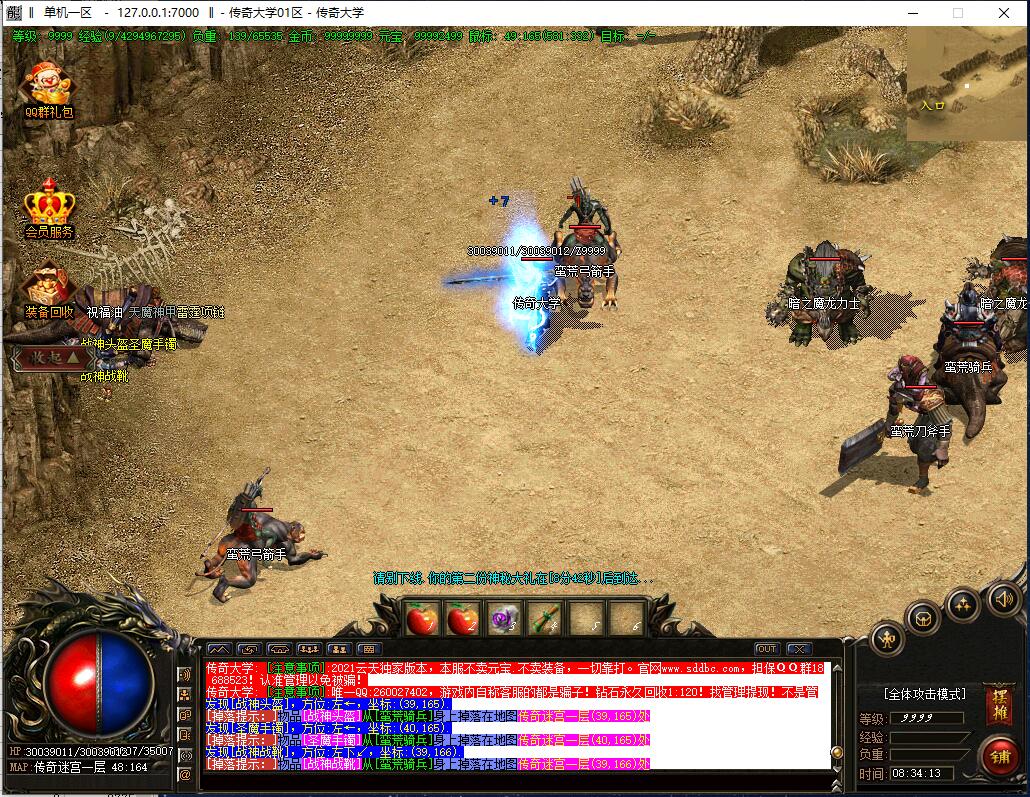This screenshot has width=1030, height=797.
Task: Select the purple scroll item in hotbar
Action: (x=502, y=620)
